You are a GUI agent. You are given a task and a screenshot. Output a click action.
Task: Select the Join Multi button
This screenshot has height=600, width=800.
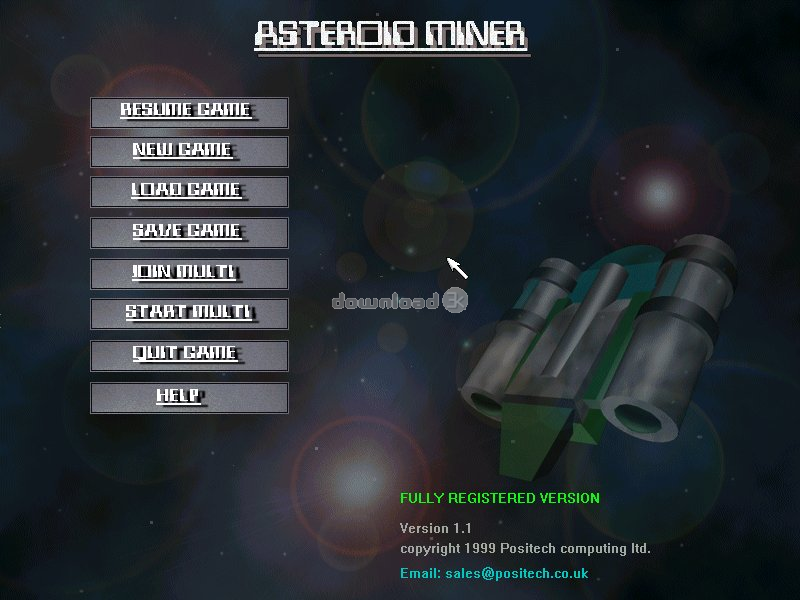click(189, 273)
